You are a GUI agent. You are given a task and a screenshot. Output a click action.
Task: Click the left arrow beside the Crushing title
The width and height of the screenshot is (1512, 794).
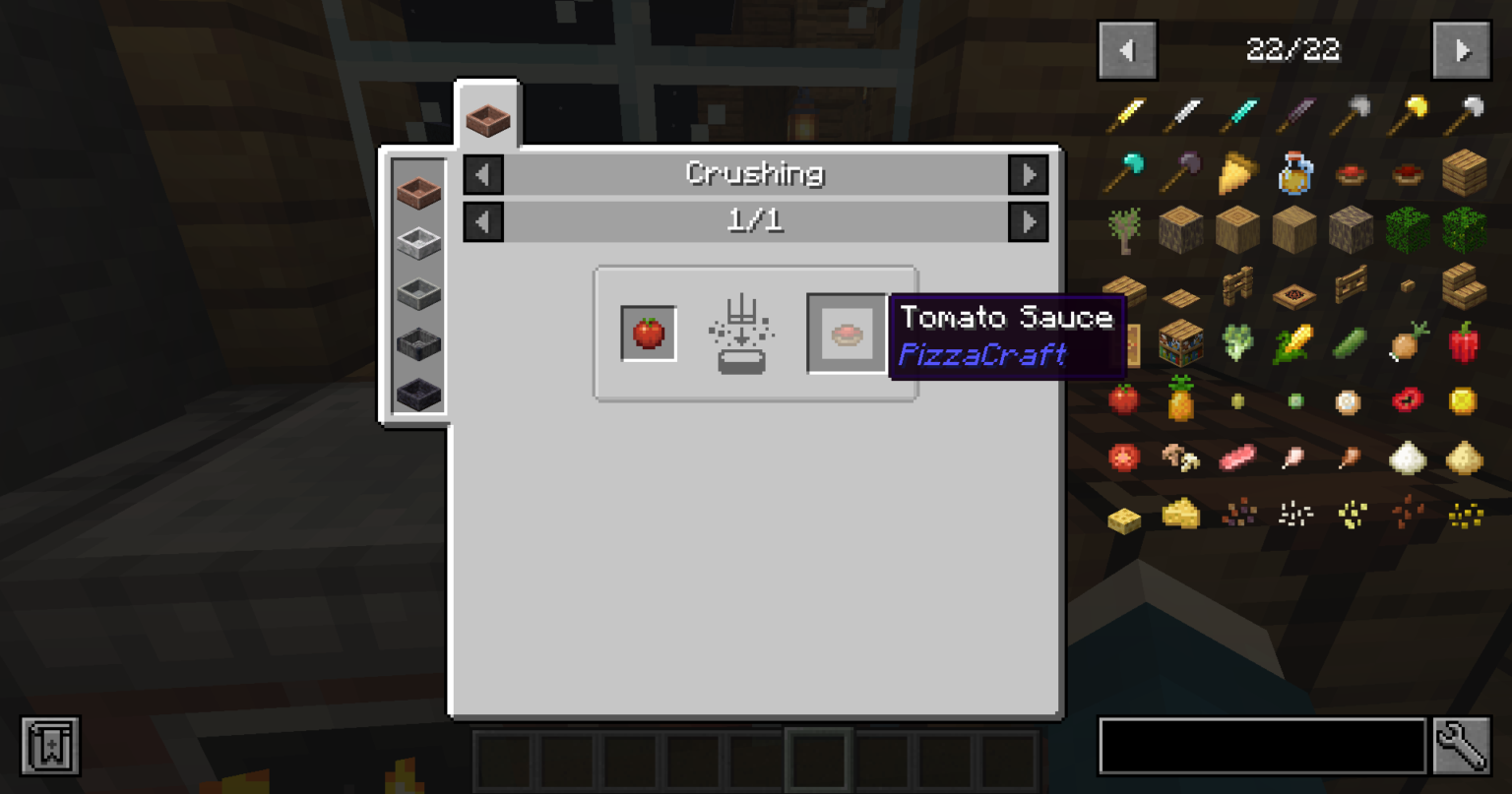pyautogui.click(x=482, y=174)
